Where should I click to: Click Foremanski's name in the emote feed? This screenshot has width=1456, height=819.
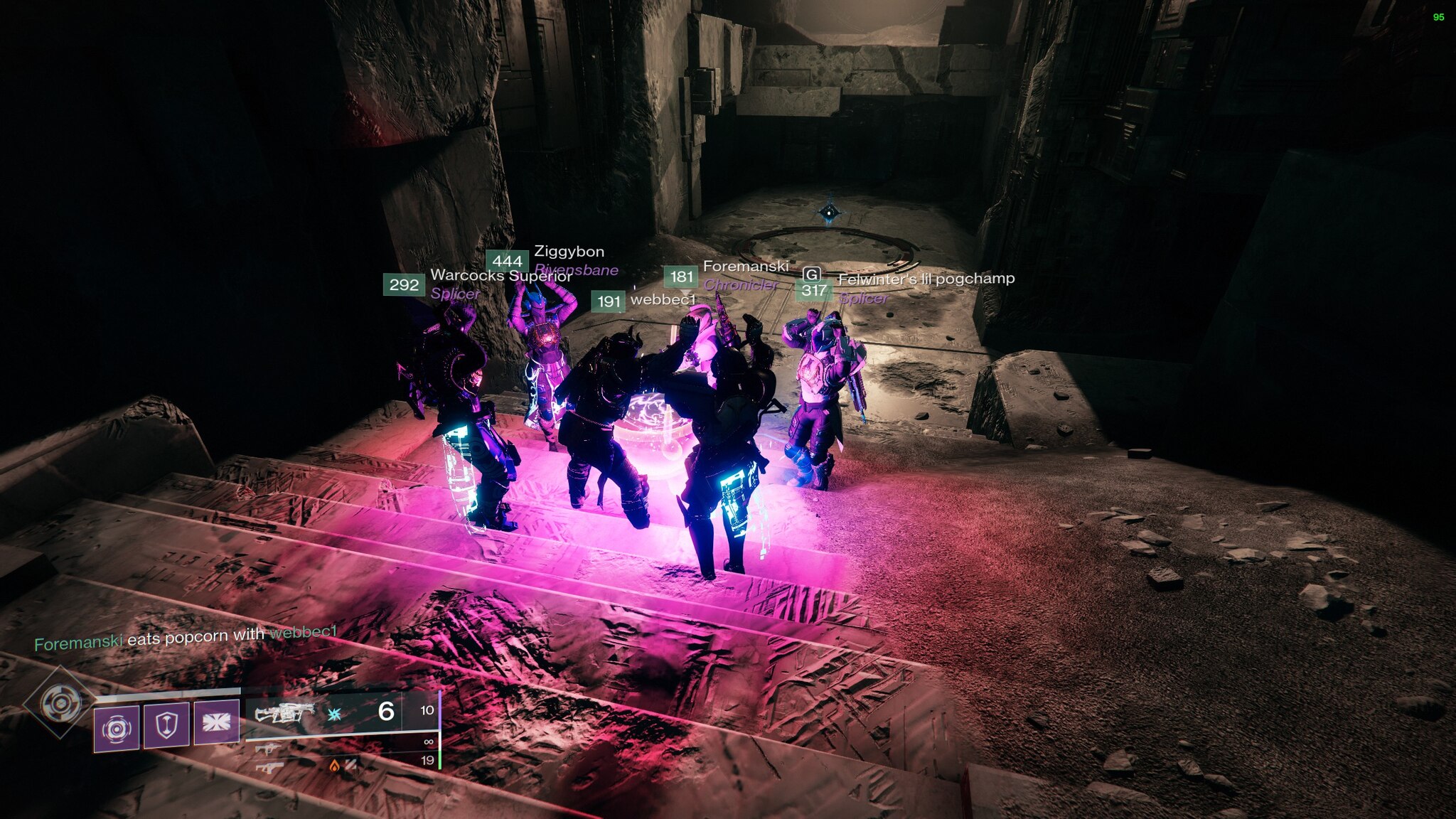(78, 643)
